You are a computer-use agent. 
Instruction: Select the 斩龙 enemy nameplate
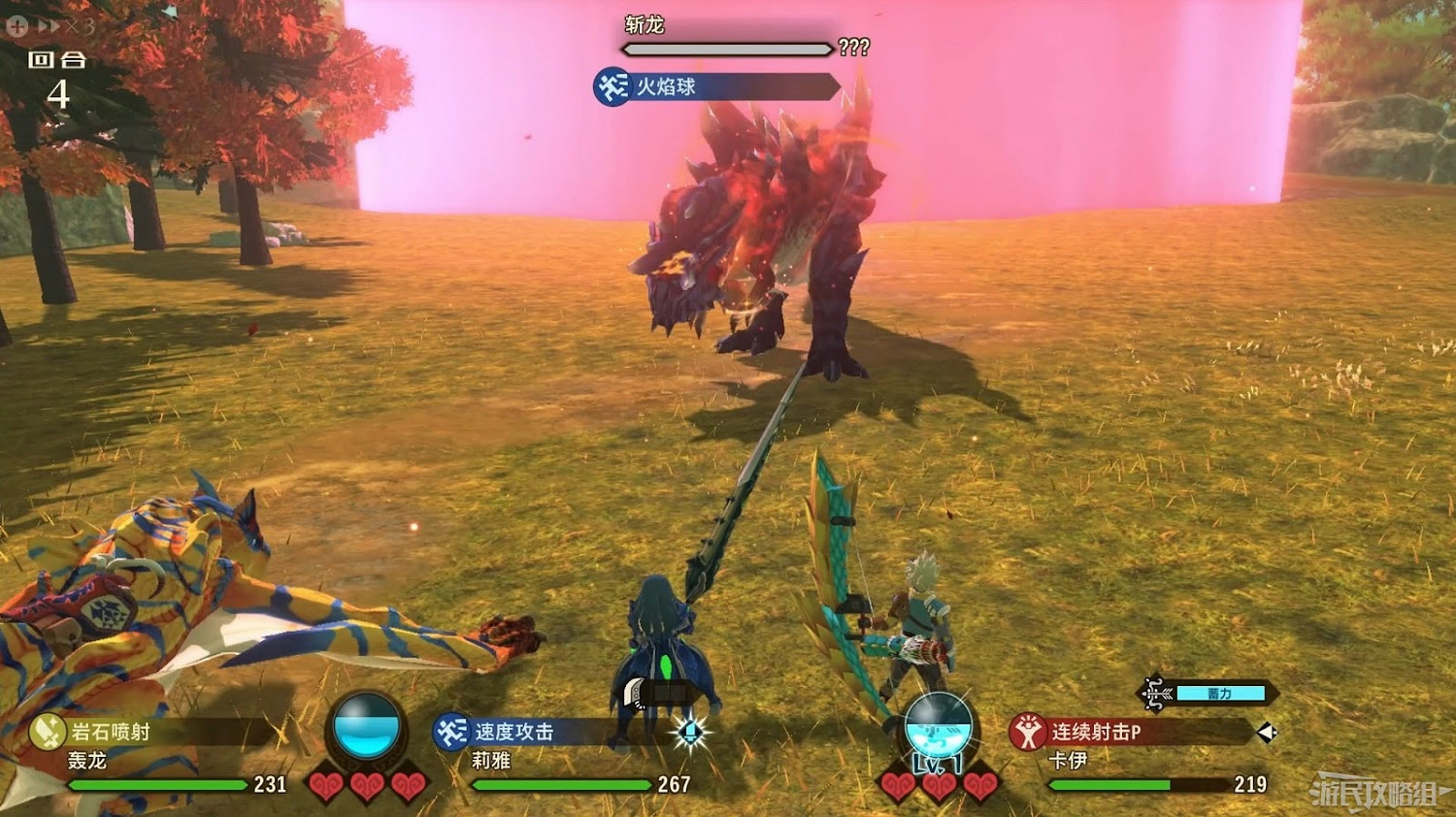(x=645, y=24)
